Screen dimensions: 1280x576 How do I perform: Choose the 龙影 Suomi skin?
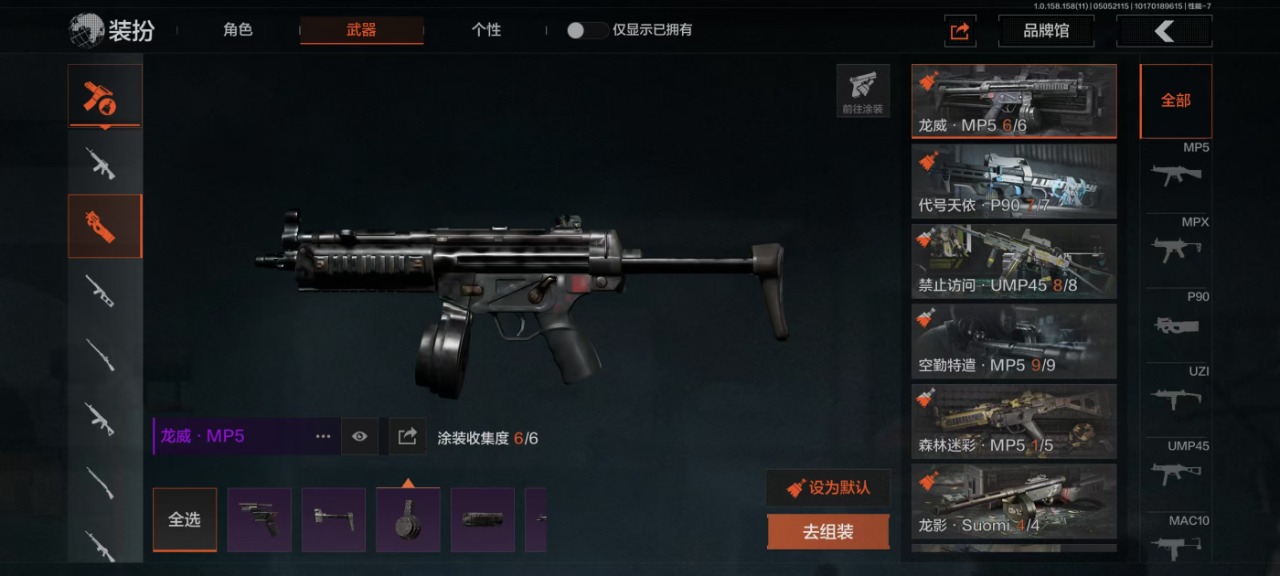1014,501
